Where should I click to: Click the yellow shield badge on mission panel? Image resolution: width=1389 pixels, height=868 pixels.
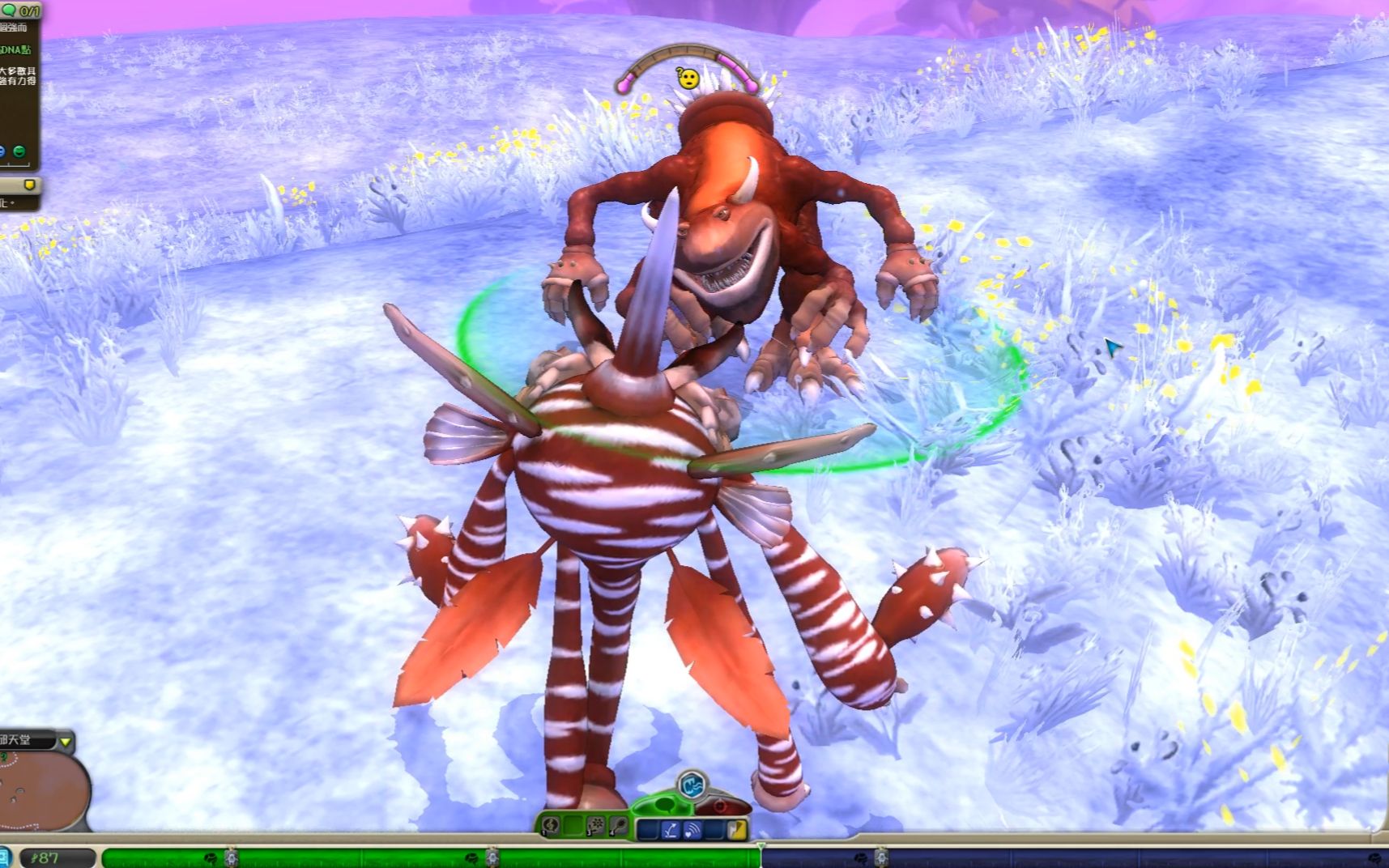(30, 185)
